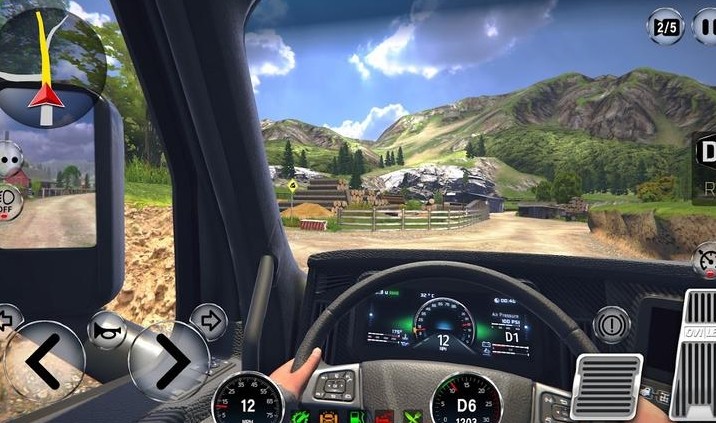Honk the truck horn
716x423 pixels.
(106, 330)
